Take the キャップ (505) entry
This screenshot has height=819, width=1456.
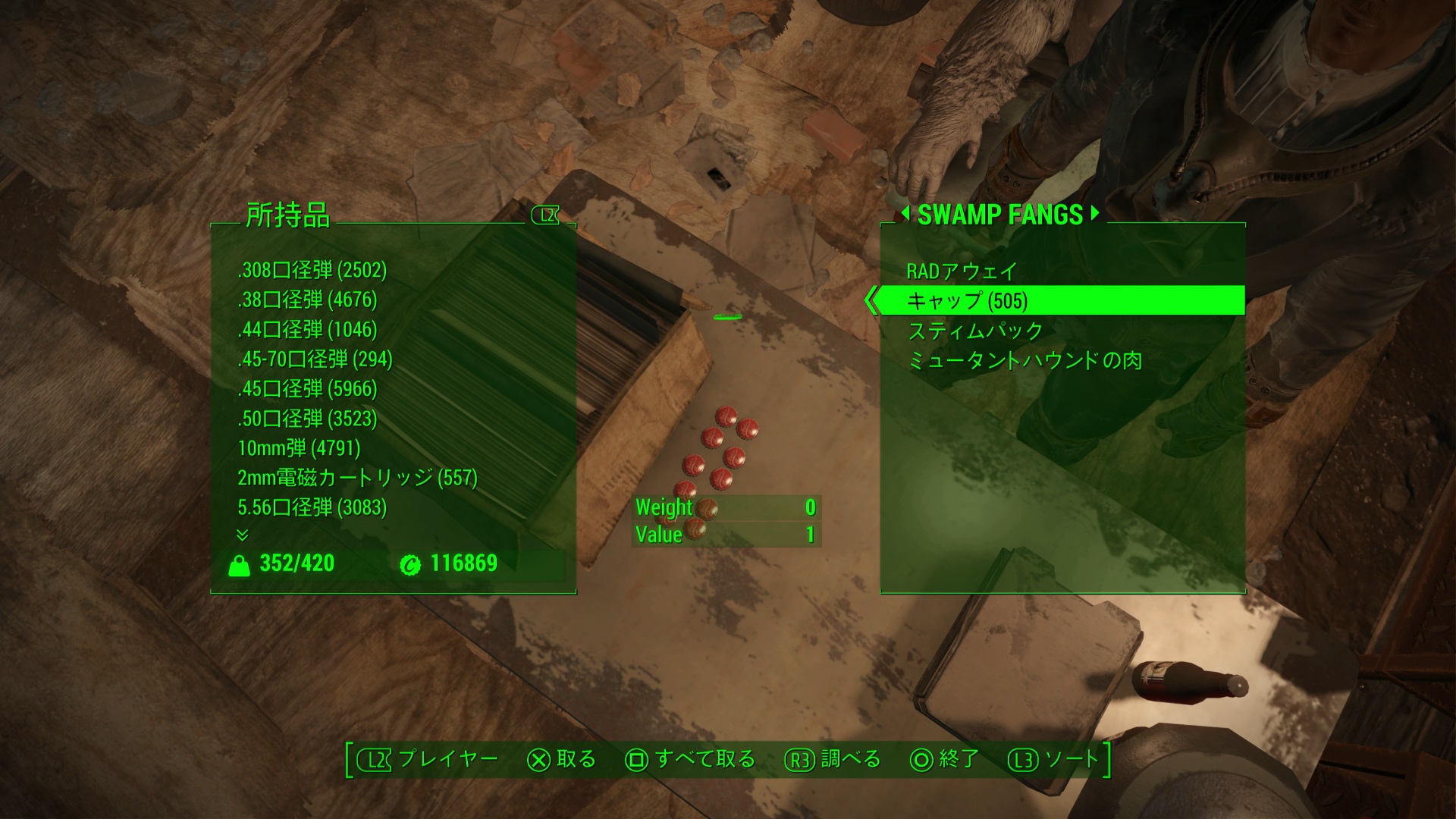[967, 301]
